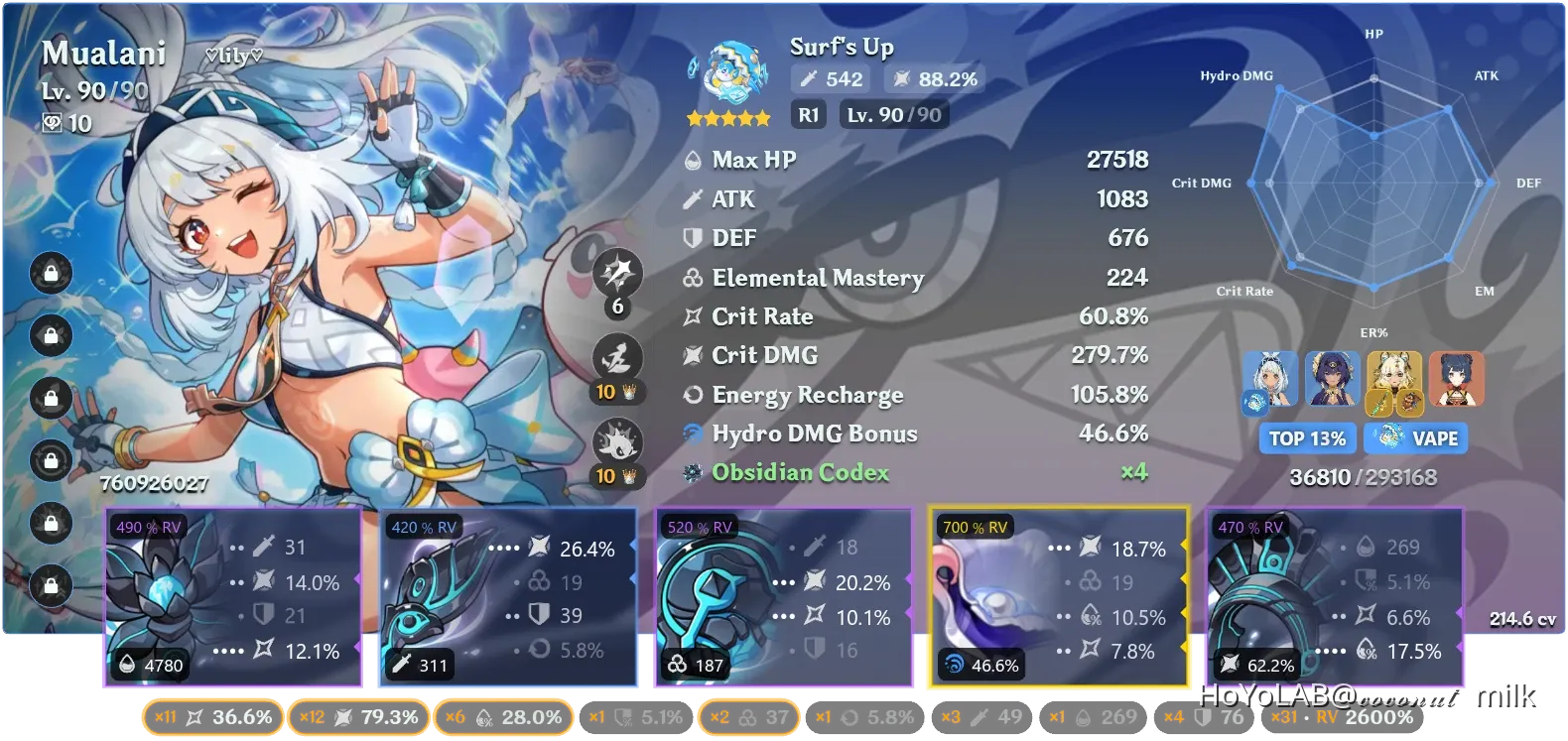Click the Elemental Mastery clover icon
The image size is (1568, 741).
pyautogui.click(x=692, y=279)
